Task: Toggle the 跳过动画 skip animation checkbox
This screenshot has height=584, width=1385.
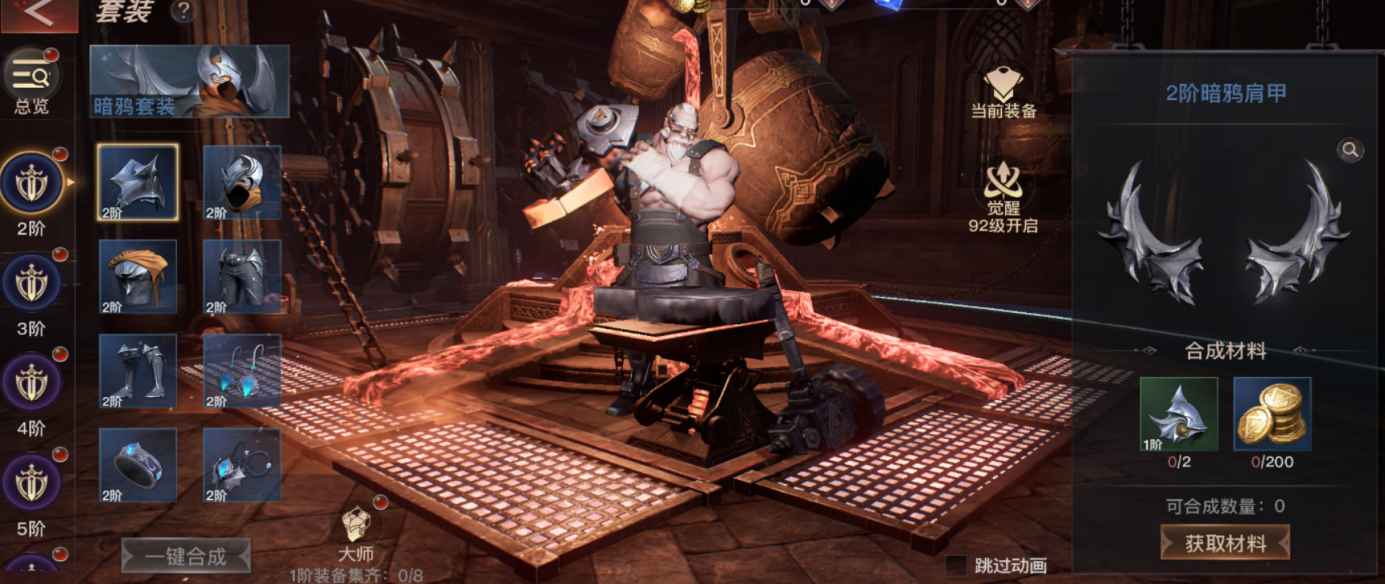Action: 956,566
